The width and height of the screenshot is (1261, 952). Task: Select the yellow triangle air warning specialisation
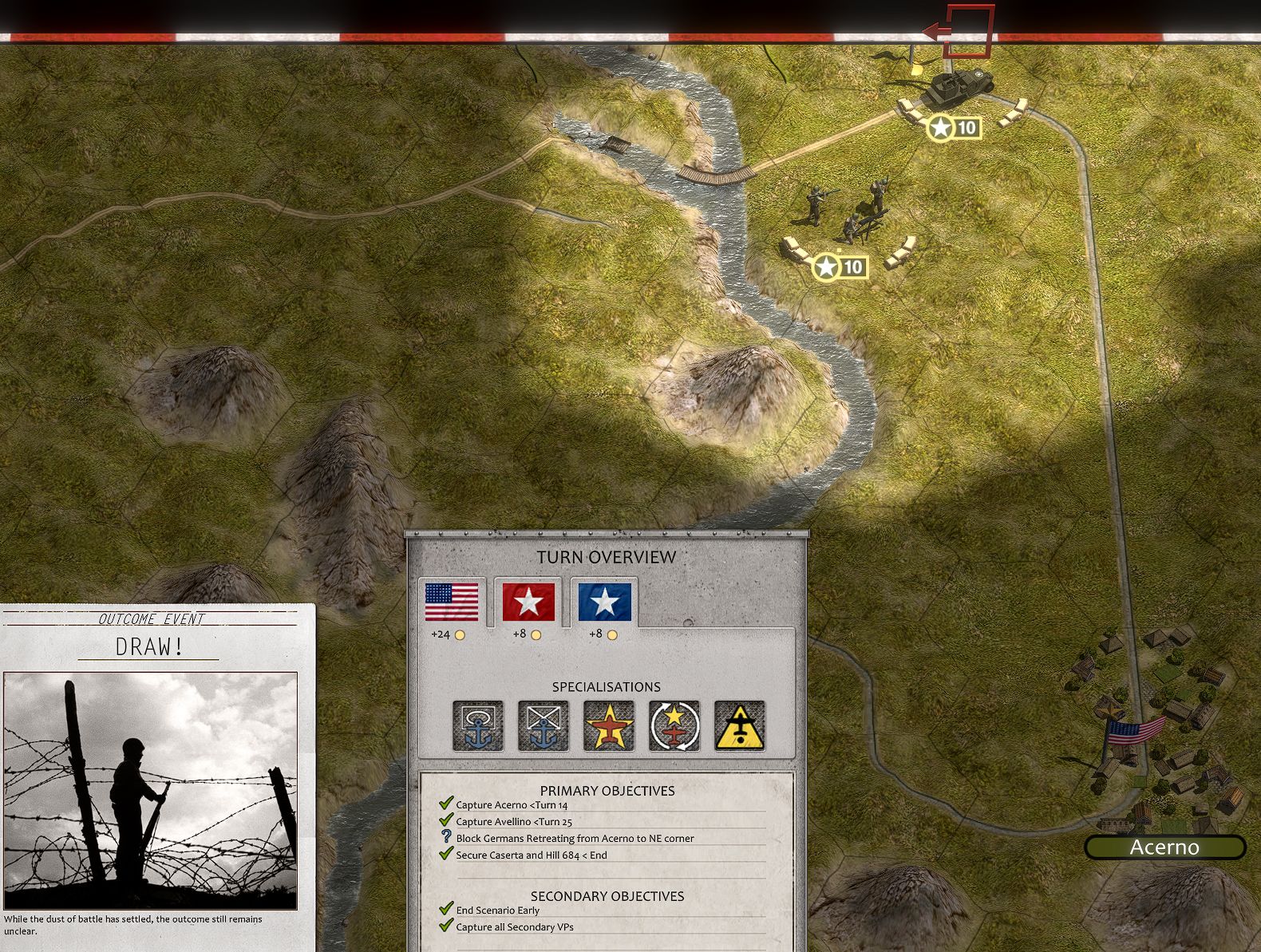(x=737, y=726)
